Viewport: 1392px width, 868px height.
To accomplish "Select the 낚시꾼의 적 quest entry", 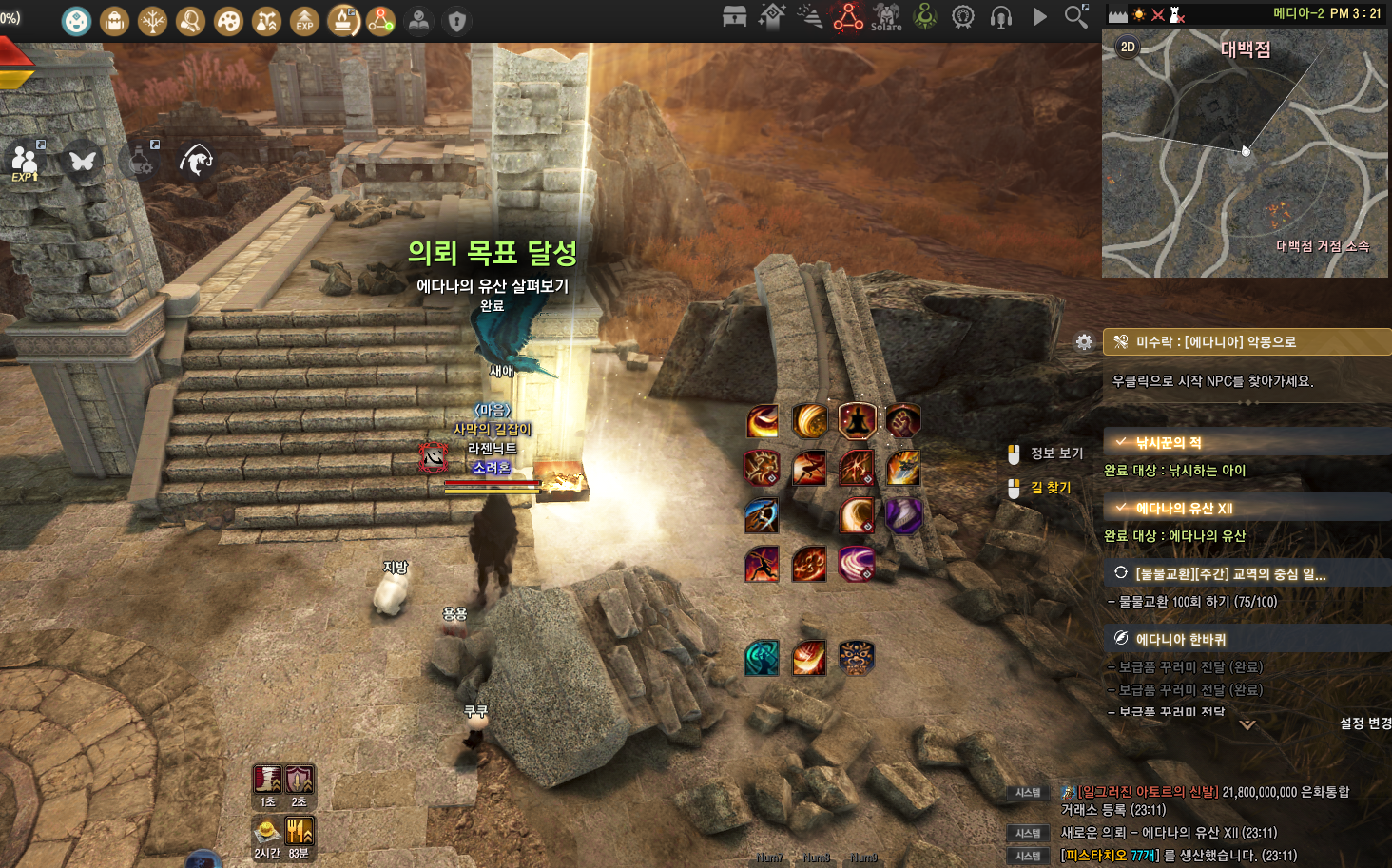I will [x=1169, y=442].
